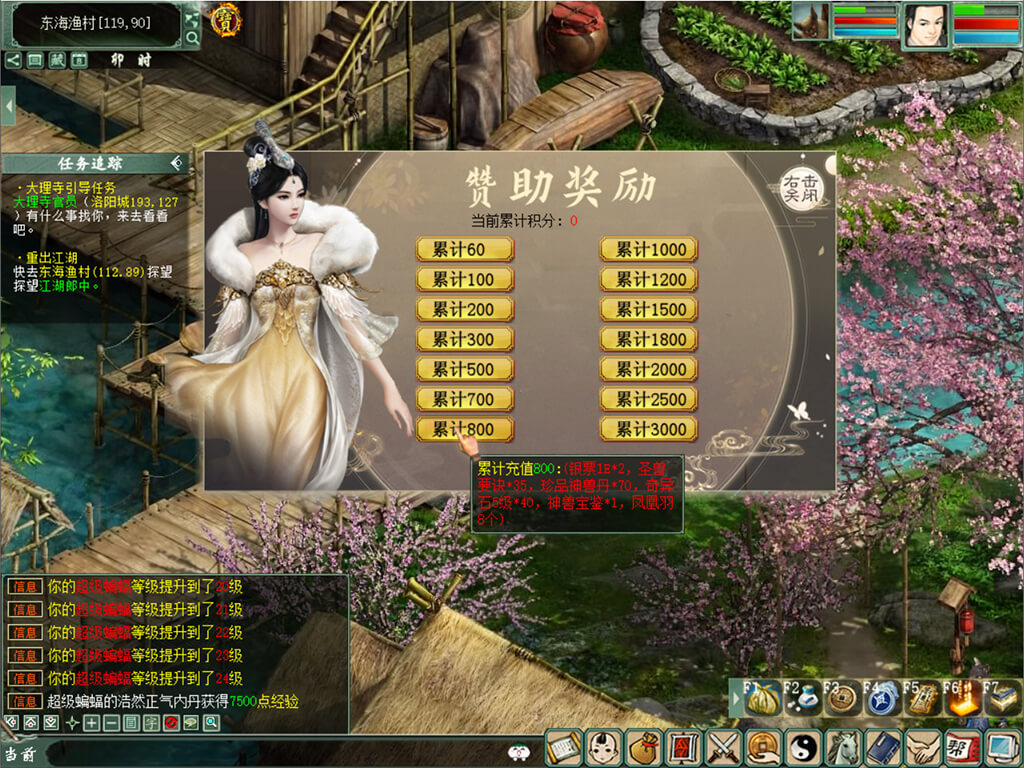Click the 累计1500 reward tier
This screenshot has height=768, width=1024.
click(x=649, y=310)
